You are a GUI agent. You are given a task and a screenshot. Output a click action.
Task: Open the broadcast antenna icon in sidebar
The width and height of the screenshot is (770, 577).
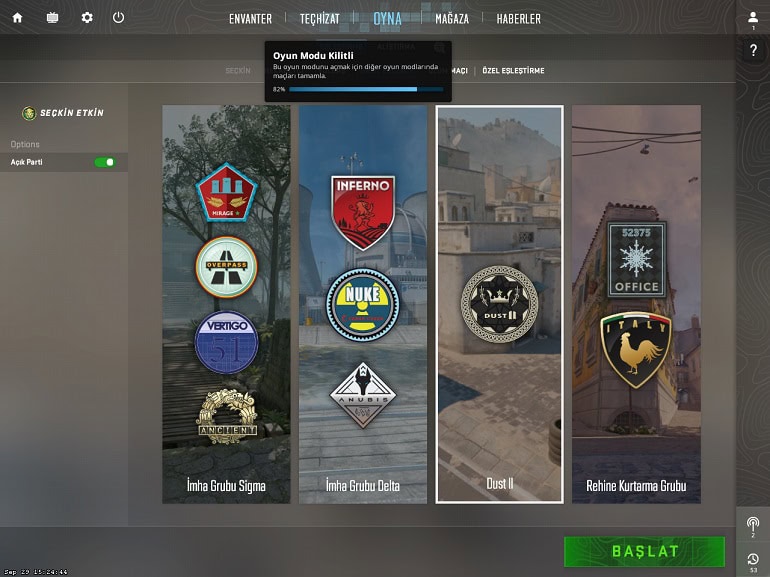pos(753,524)
